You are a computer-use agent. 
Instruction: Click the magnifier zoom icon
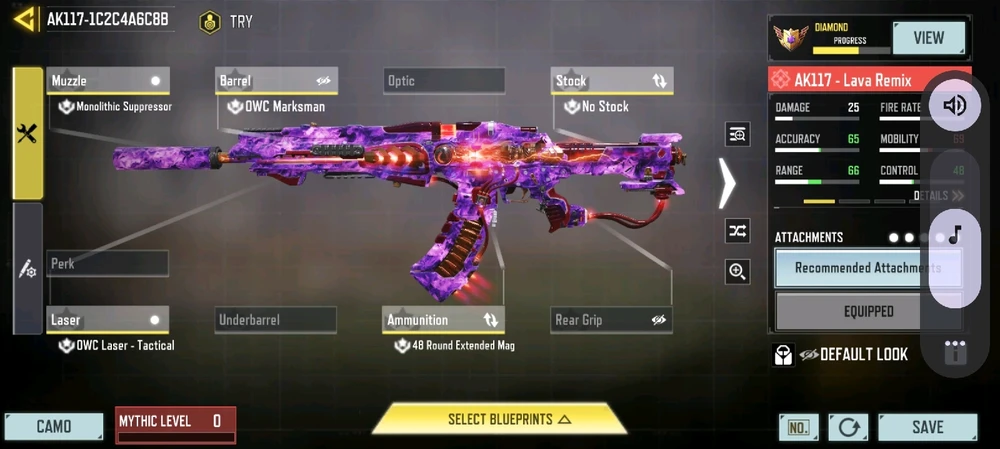[738, 271]
